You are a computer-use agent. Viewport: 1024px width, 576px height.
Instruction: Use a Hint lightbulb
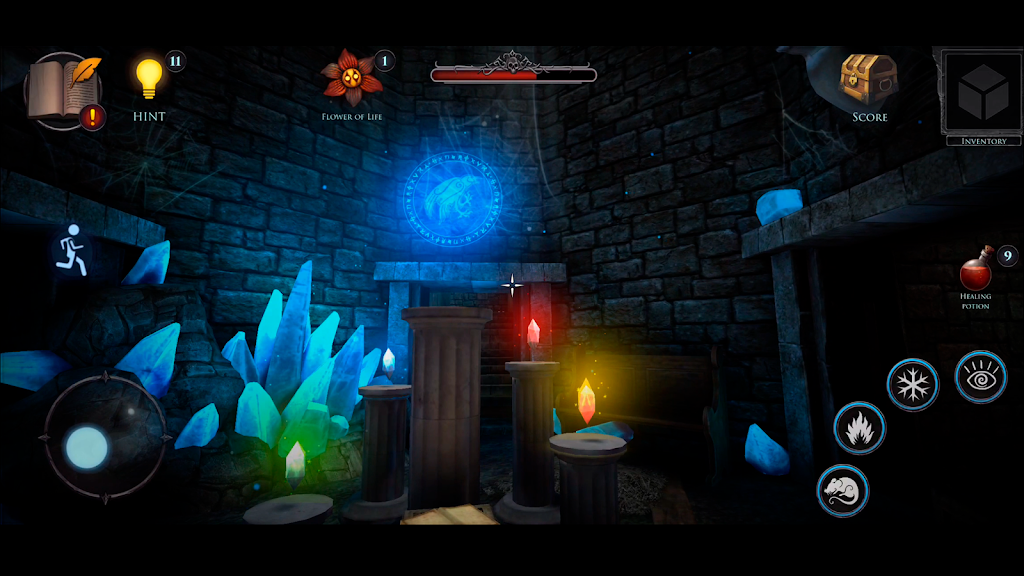pos(149,78)
